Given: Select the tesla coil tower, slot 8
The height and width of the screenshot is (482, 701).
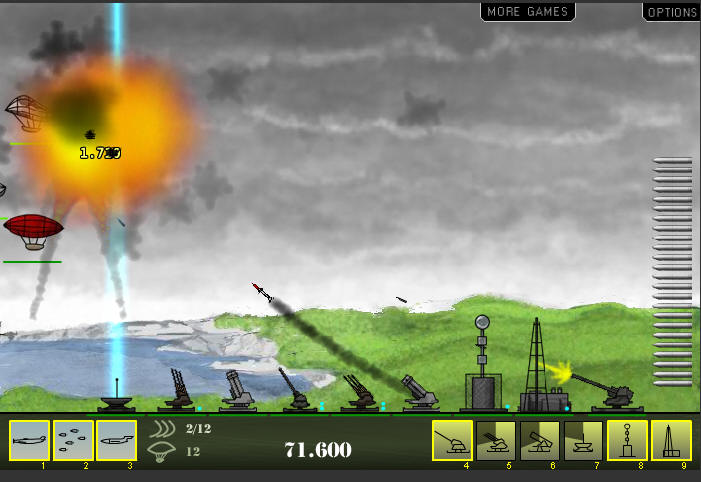Looking at the screenshot, I should click(628, 440).
